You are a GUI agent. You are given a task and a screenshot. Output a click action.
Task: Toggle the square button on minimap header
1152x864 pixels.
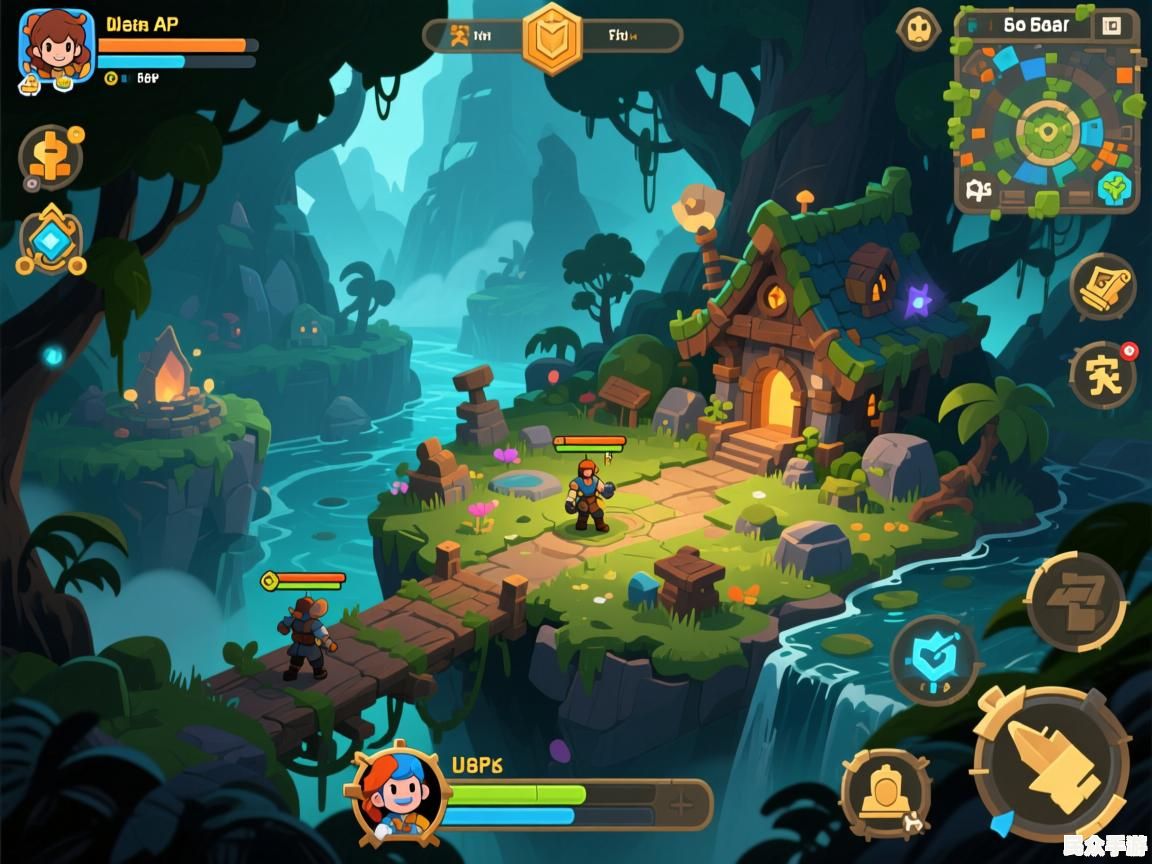1111,27
